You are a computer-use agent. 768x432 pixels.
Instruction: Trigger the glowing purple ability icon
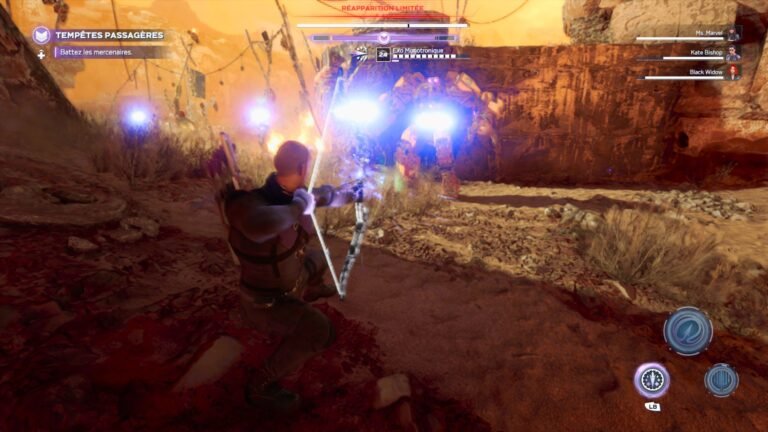[651, 380]
